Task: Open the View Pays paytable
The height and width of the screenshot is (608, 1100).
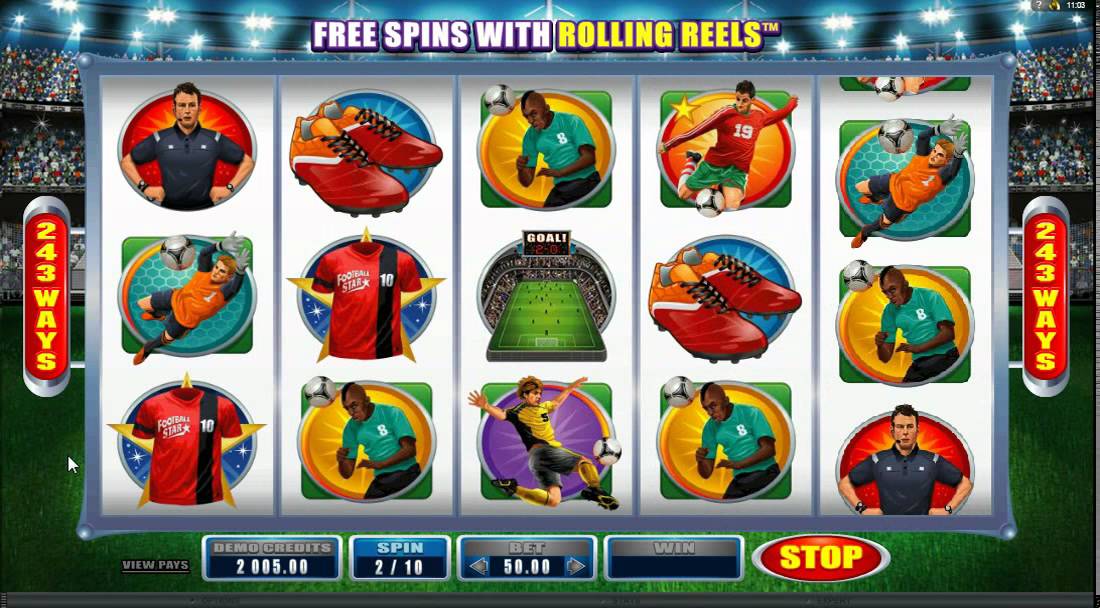Action: [x=155, y=565]
